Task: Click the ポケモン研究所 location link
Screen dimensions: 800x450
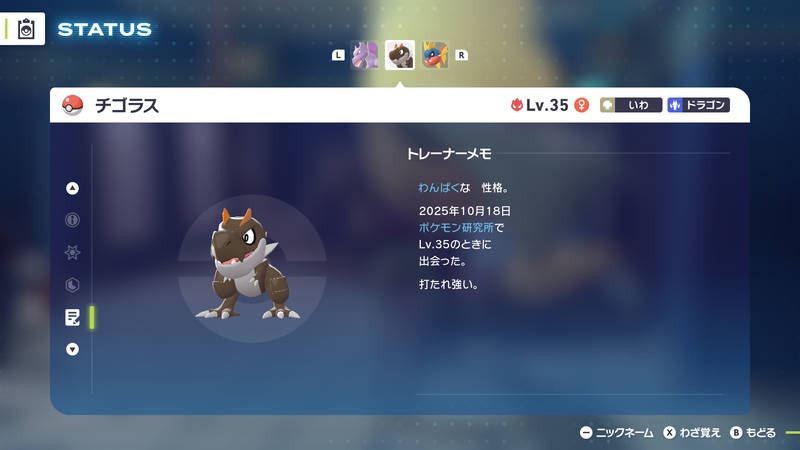Action: click(x=456, y=228)
